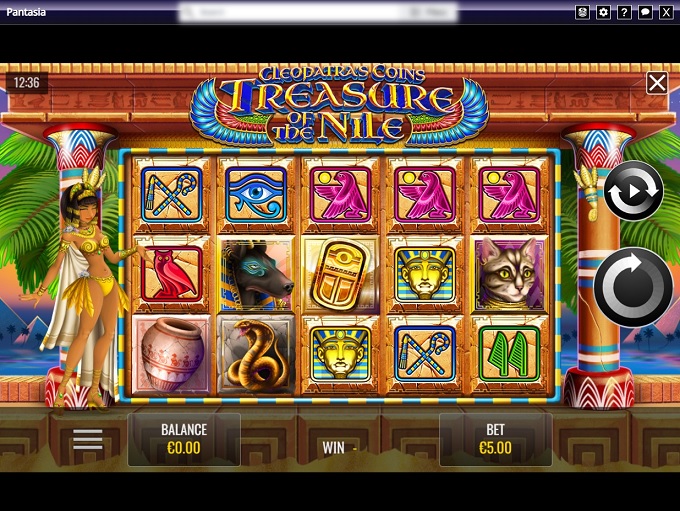Viewport: 680px width, 511px height.
Task: Spin the reels with the large arrow button
Action: point(633,287)
